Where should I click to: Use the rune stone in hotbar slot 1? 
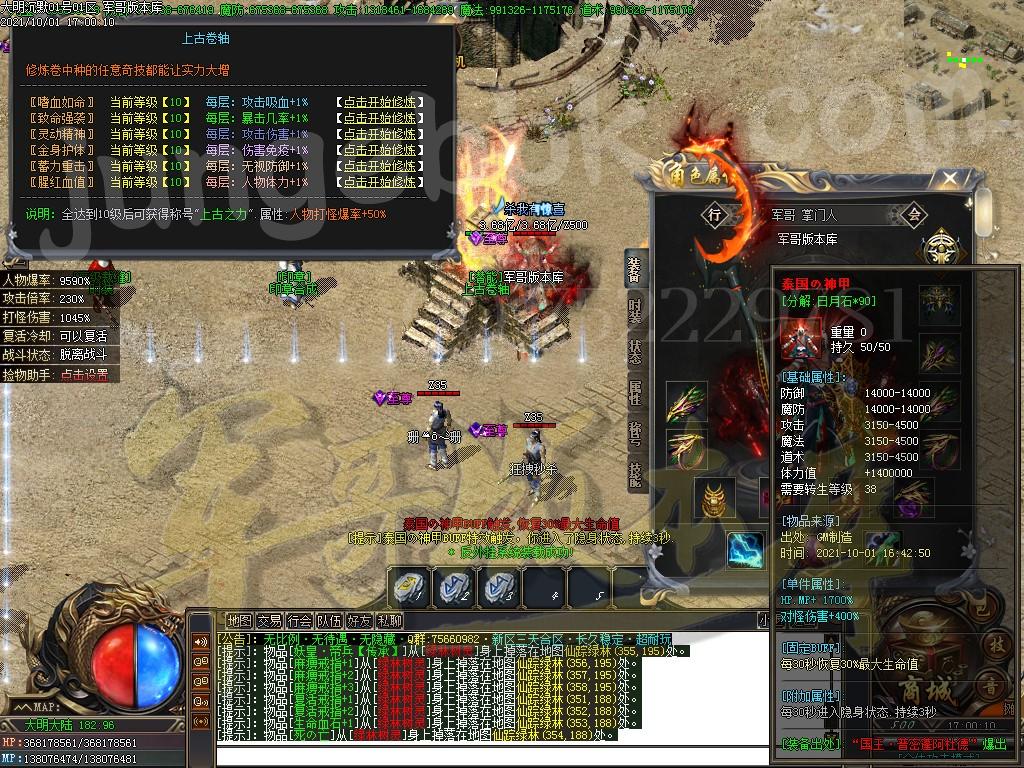click(411, 587)
